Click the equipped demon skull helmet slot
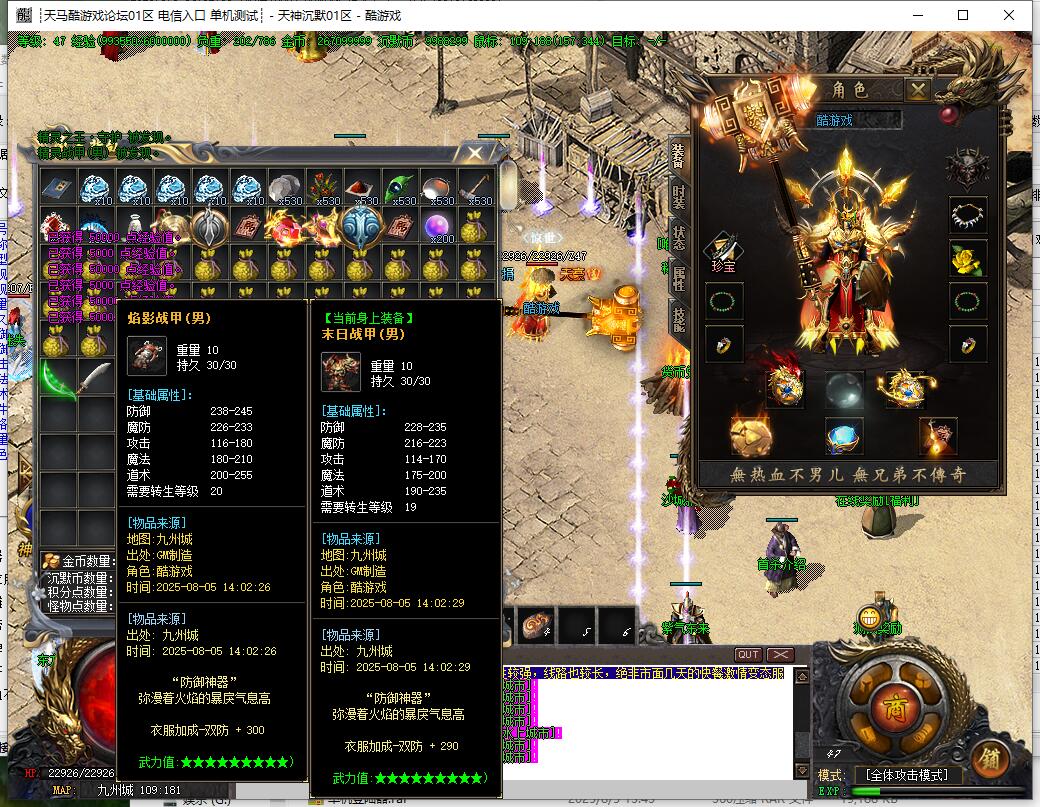Viewport: 1040px width, 807px height. tap(967, 167)
